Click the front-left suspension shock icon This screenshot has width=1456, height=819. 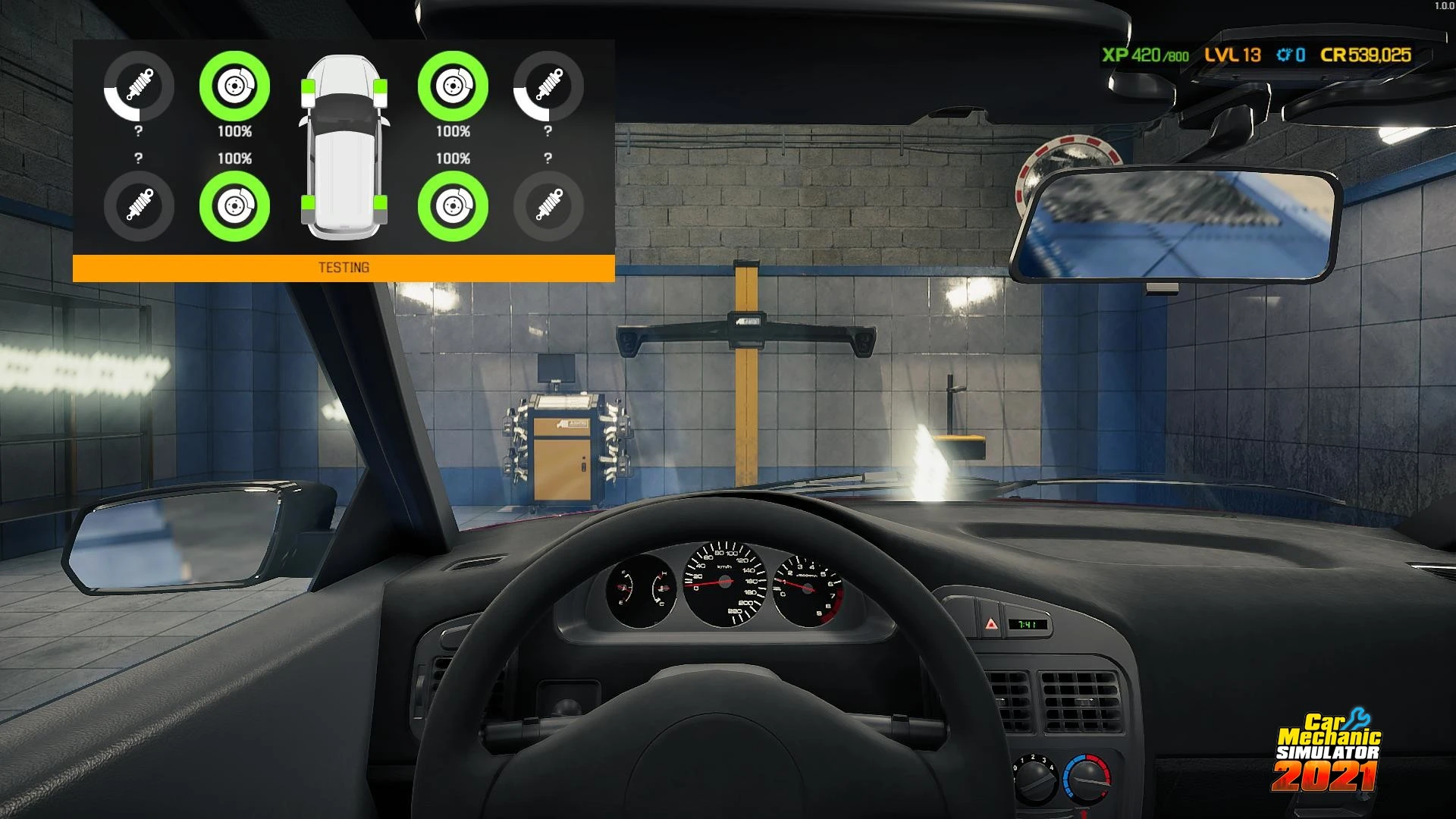[139, 86]
